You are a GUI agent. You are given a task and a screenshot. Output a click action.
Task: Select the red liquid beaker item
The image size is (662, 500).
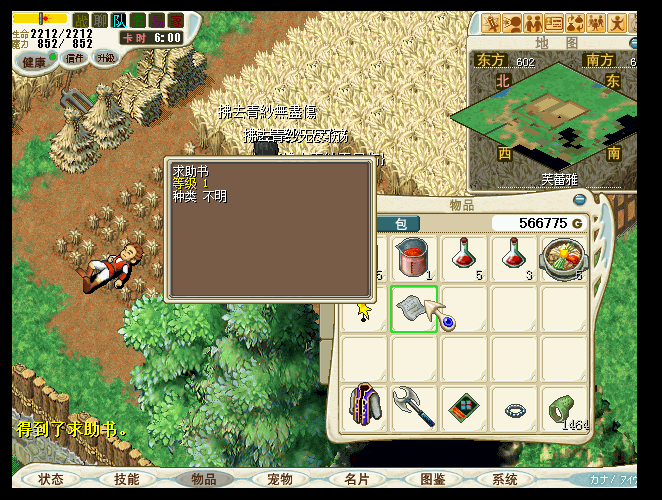(x=413, y=258)
